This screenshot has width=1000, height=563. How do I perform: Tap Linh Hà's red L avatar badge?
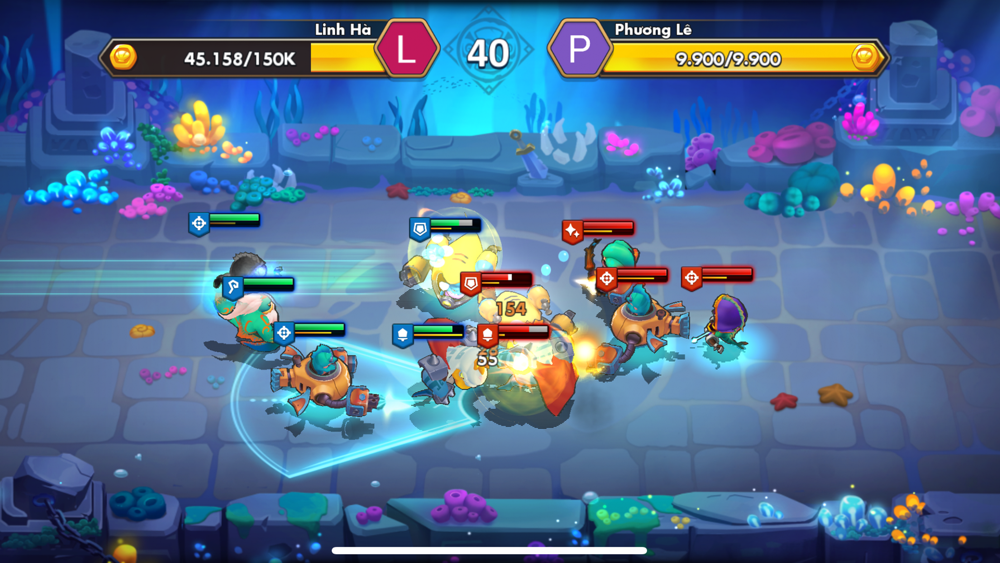click(406, 50)
